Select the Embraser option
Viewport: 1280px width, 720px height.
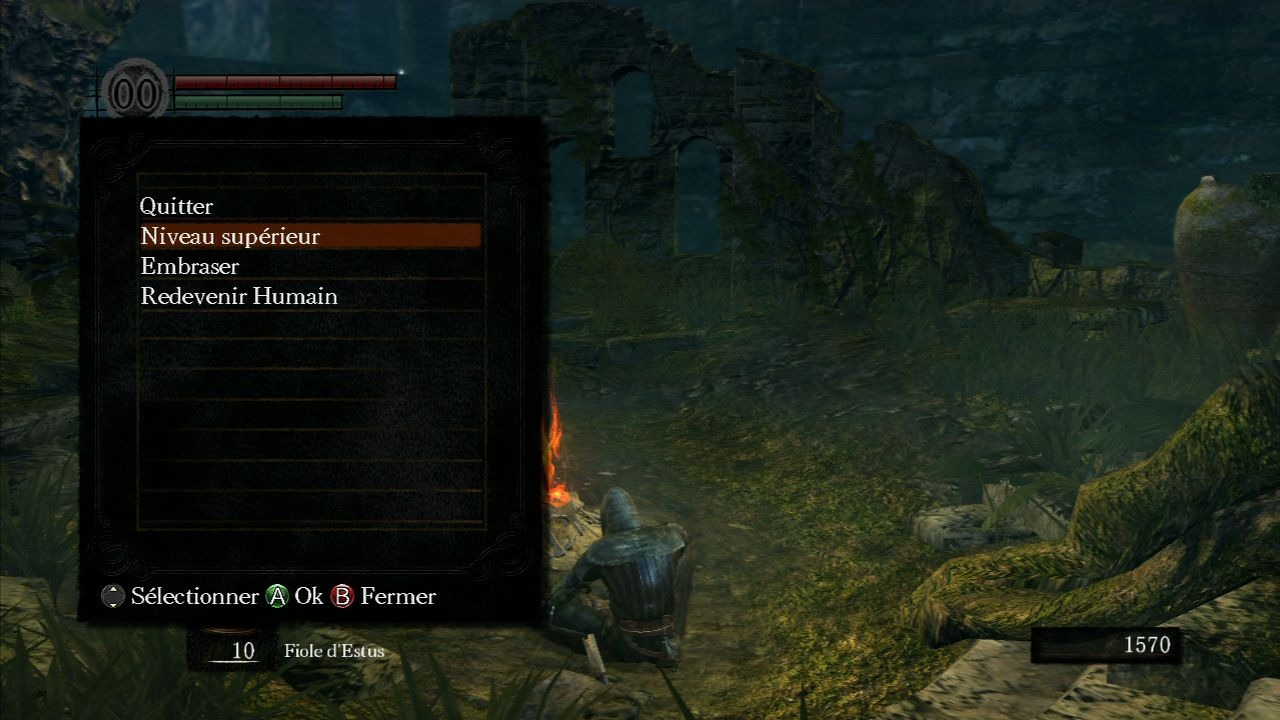point(190,266)
